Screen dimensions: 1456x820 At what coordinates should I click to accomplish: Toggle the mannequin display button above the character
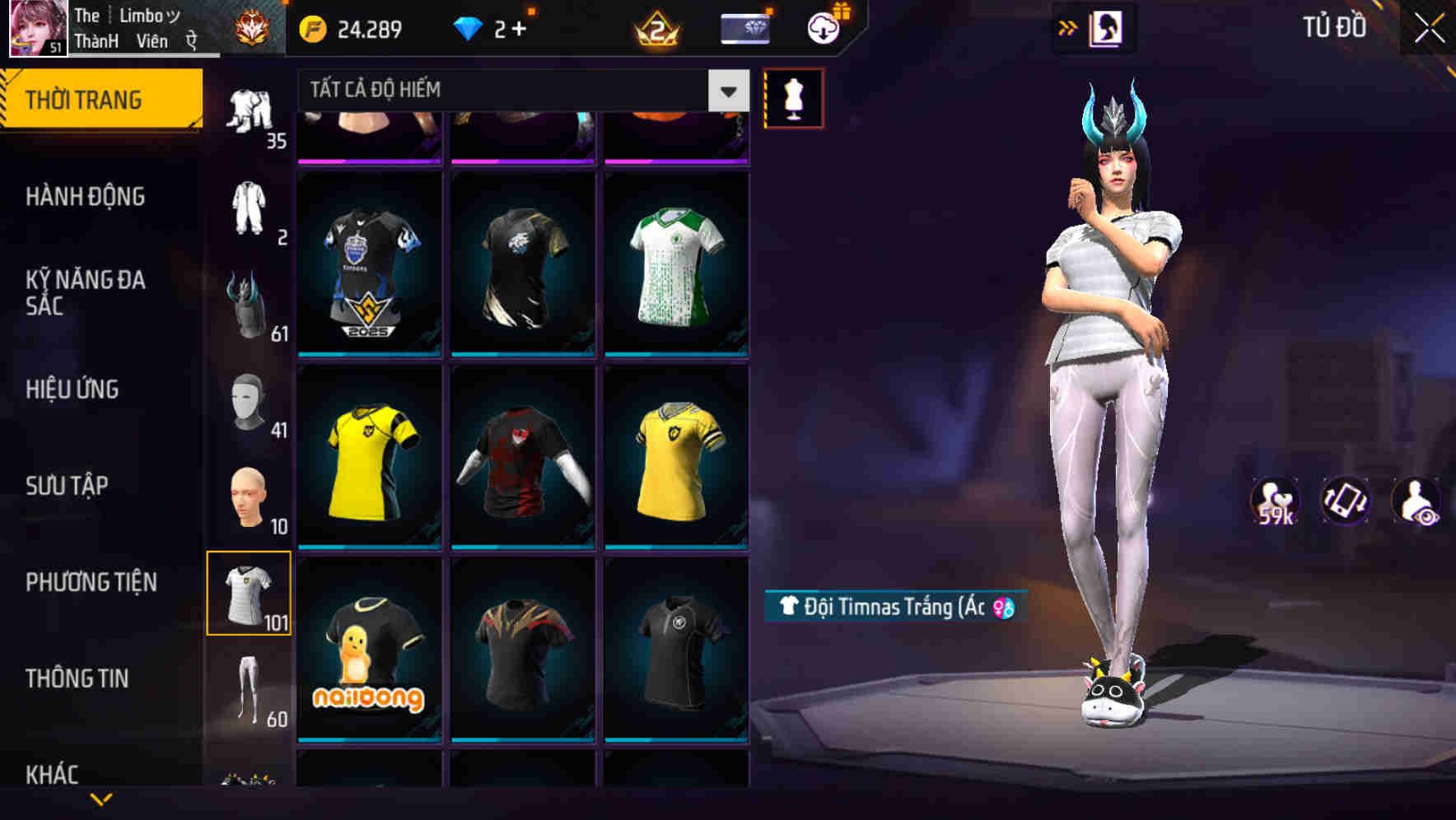[793, 97]
